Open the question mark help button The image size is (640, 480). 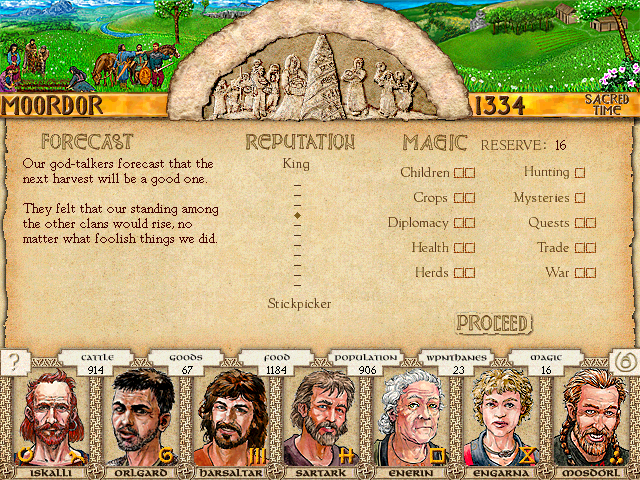[x=13, y=363]
